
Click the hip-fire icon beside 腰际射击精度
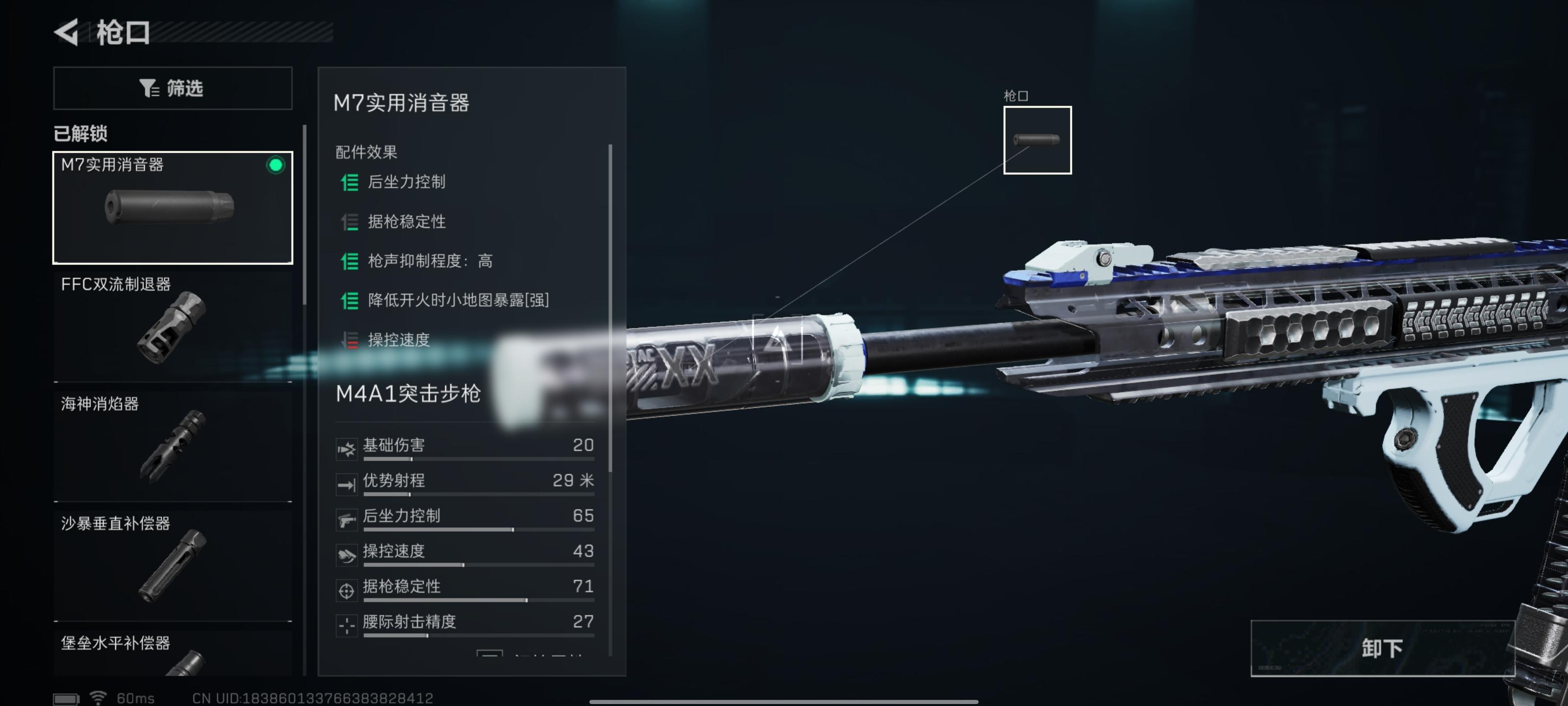tap(347, 626)
